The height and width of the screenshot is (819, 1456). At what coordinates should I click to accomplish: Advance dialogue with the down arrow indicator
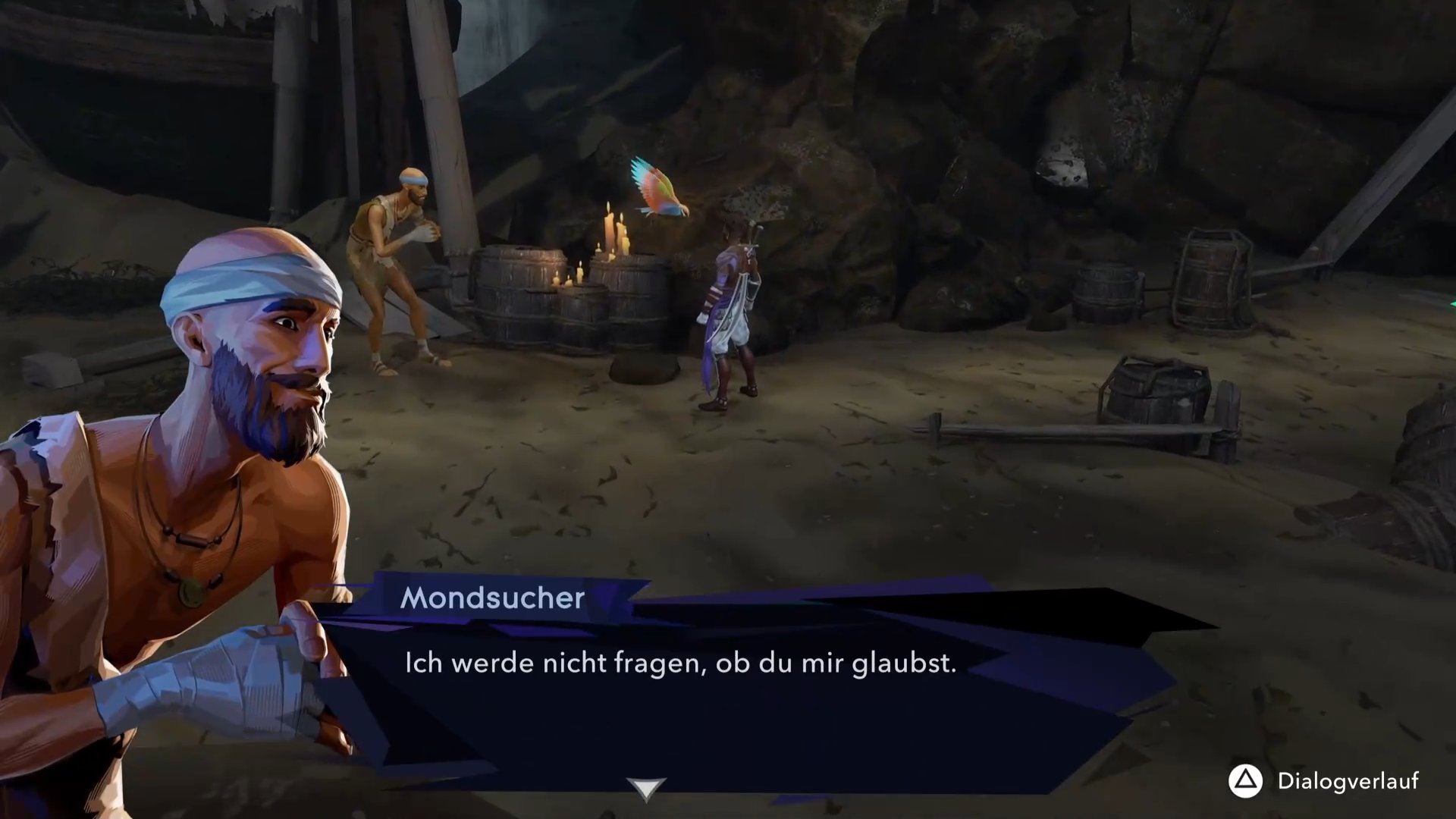(x=645, y=789)
